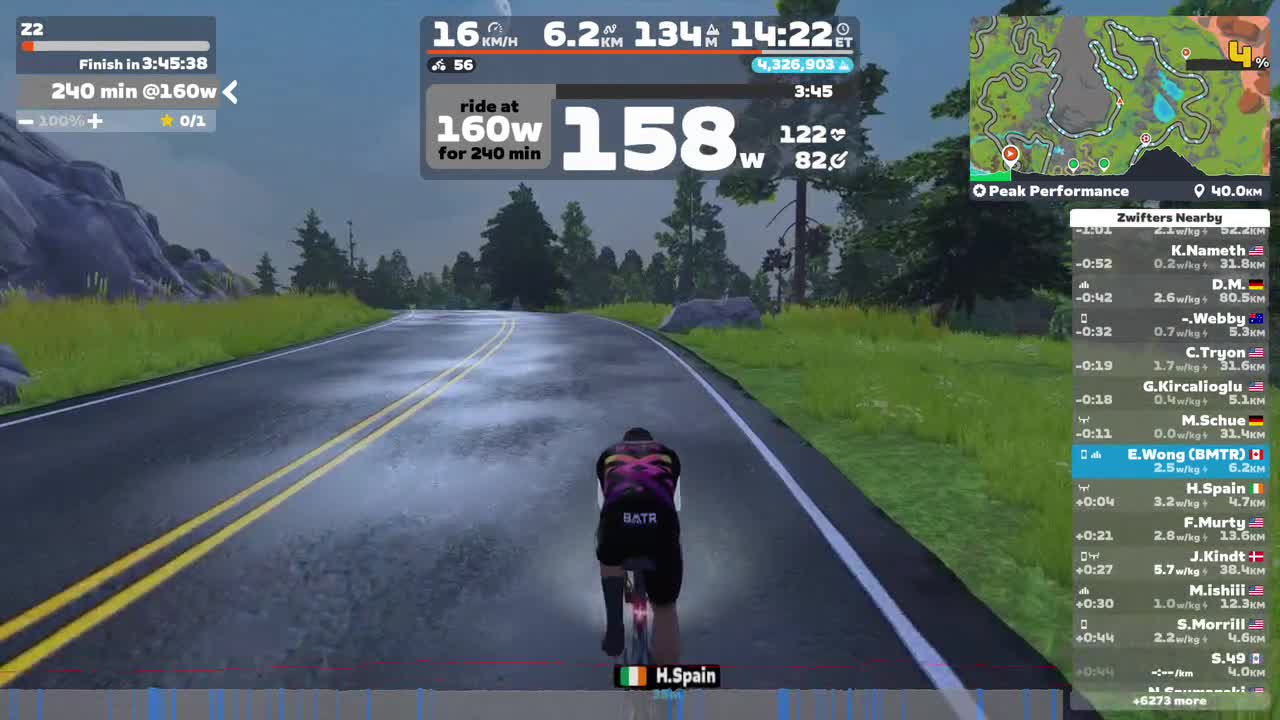Decrease workout intensity with the minus button
This screenshot has width=1280, height=720.
pos(26,121)
